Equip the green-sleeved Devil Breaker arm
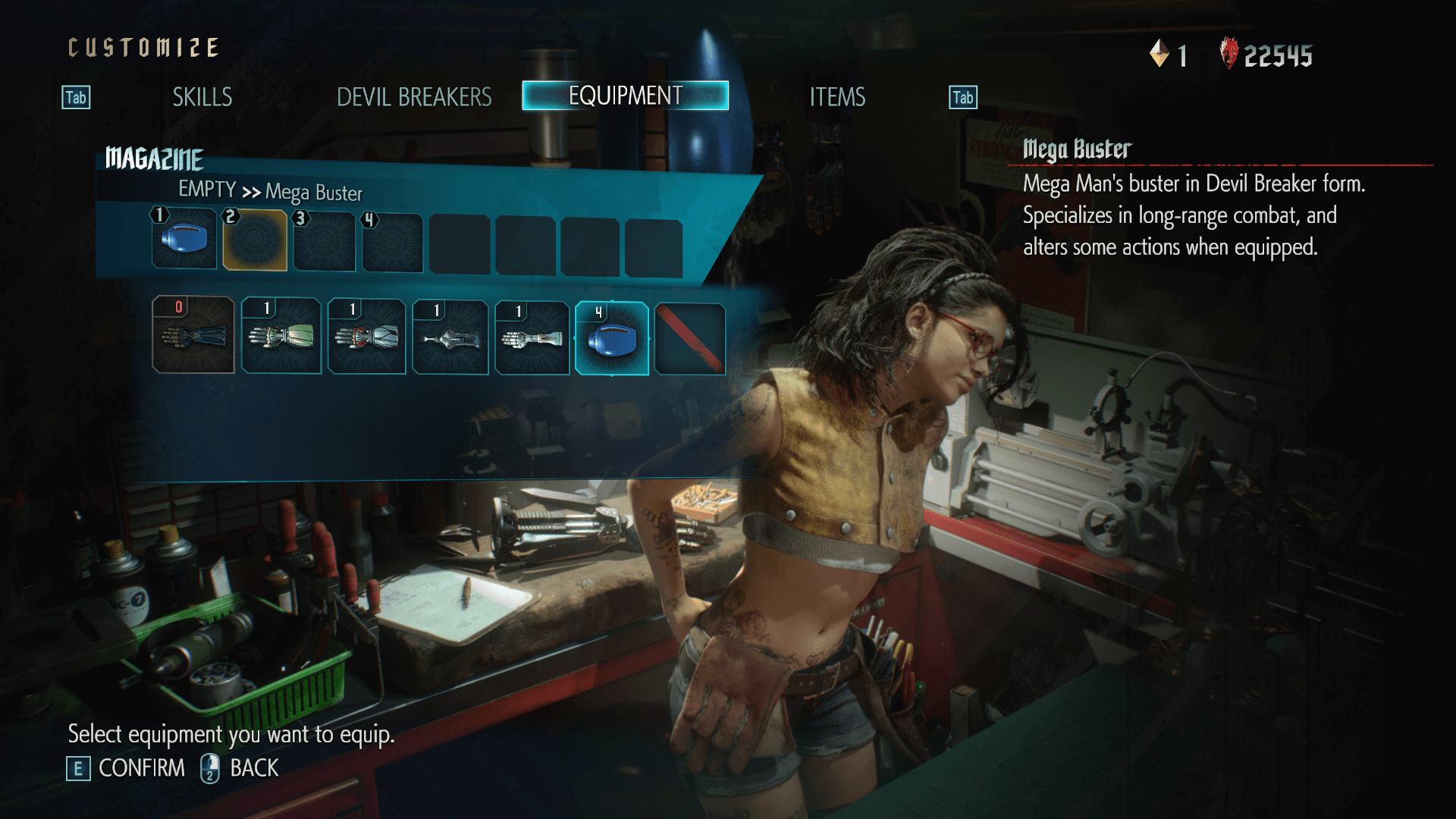Image resolution: width=1456 pixels, height=819 pixels. (281, 336)
